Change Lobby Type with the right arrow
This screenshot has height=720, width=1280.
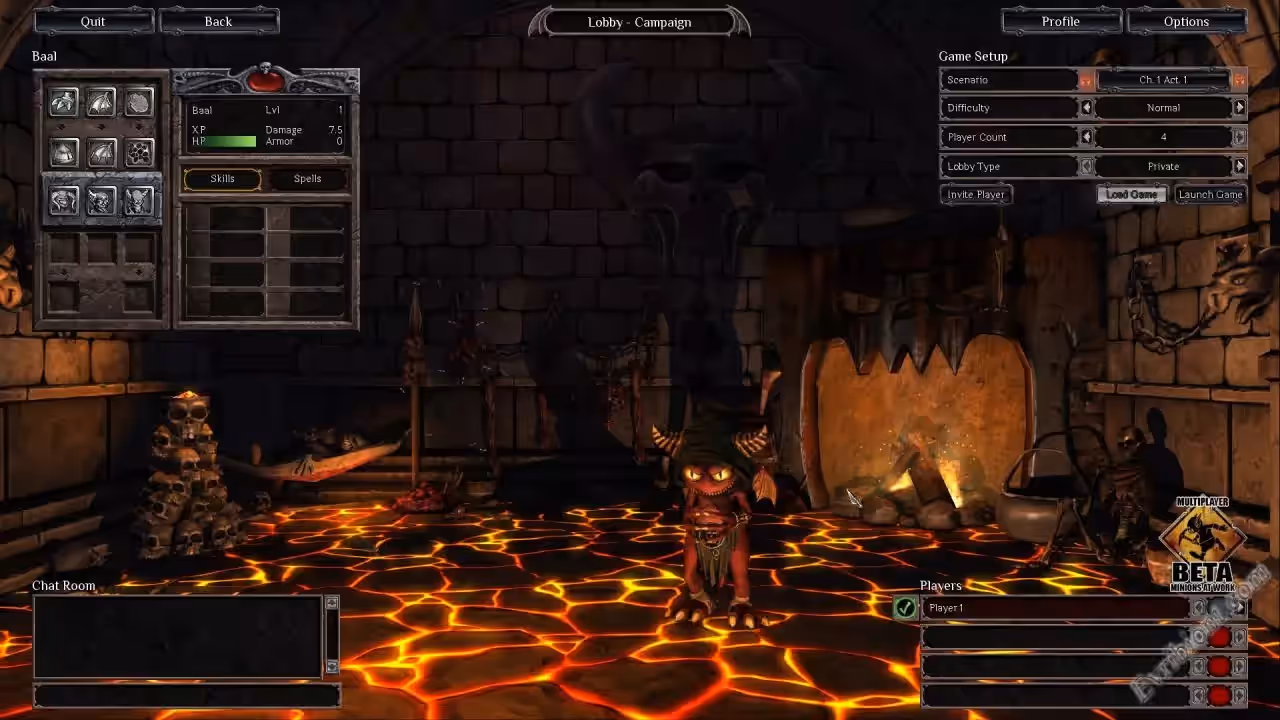coord(1240,166)
